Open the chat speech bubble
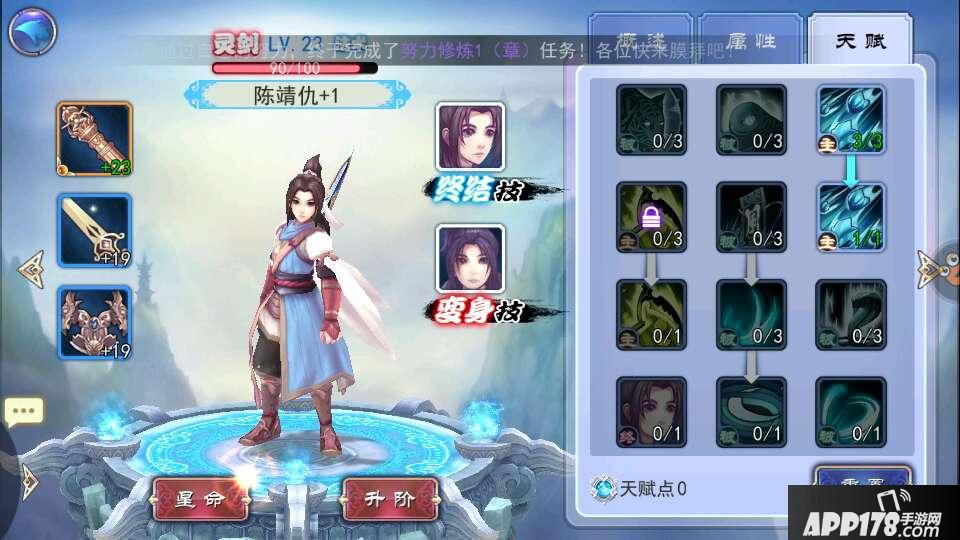 point(24,411)
